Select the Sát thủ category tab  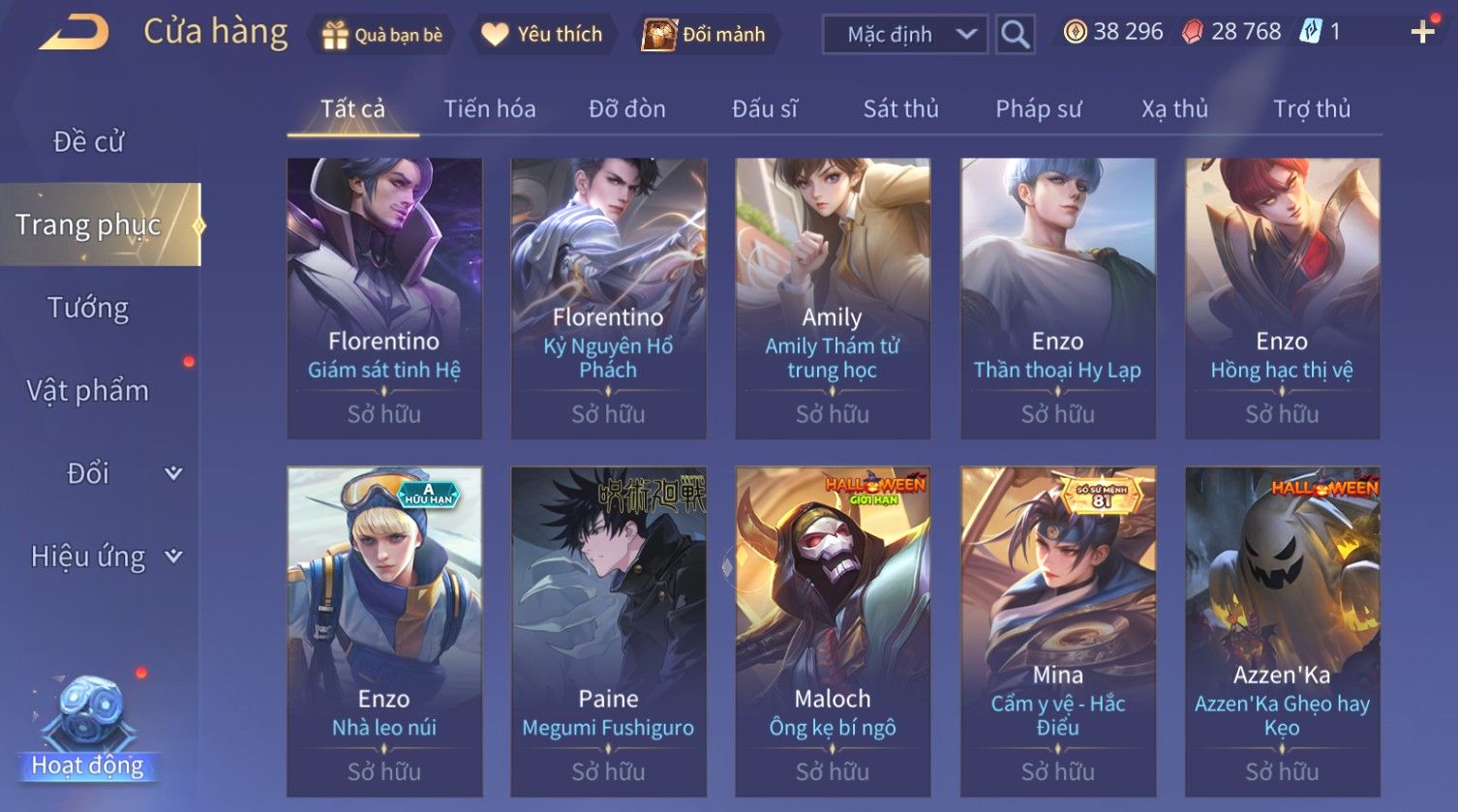(900, 109)
